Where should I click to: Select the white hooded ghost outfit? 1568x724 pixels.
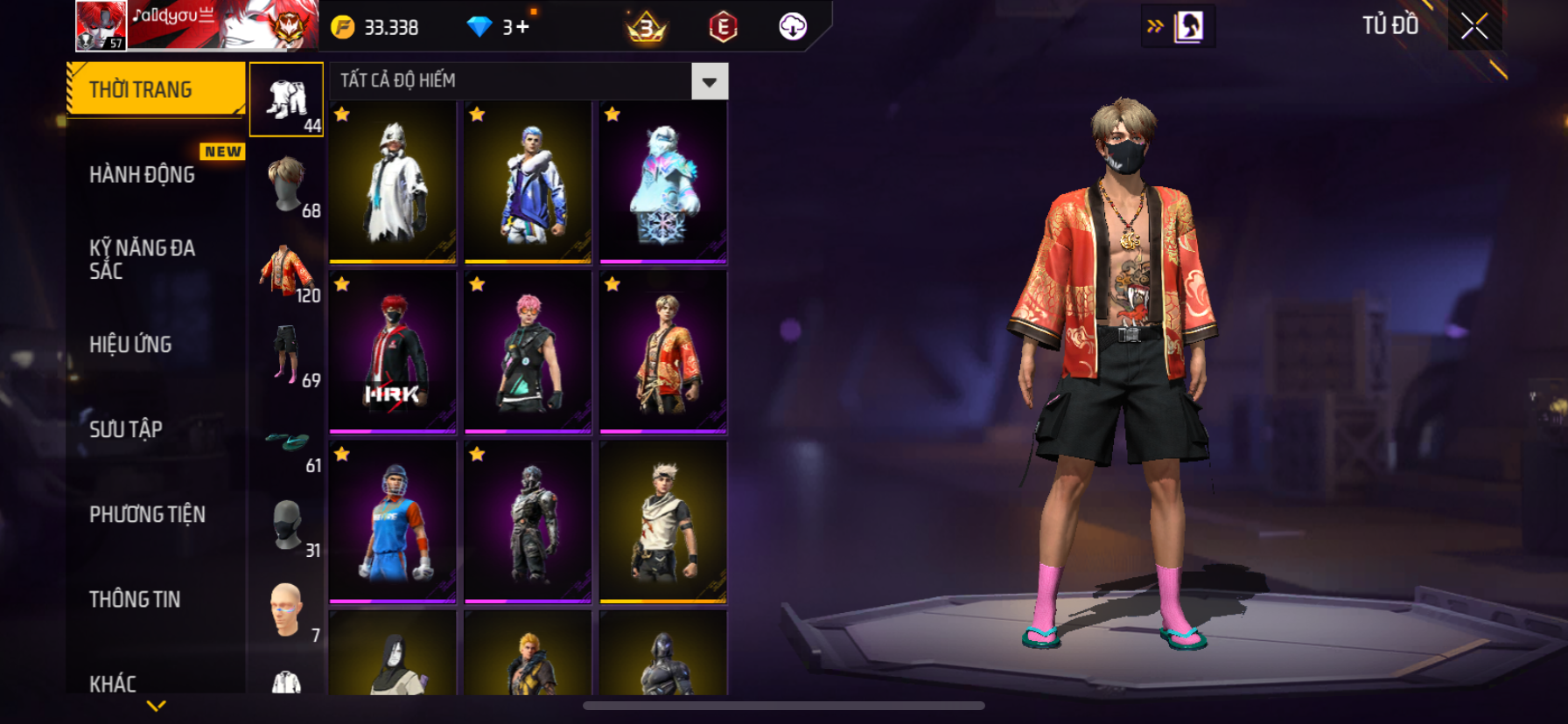point(393,182)
